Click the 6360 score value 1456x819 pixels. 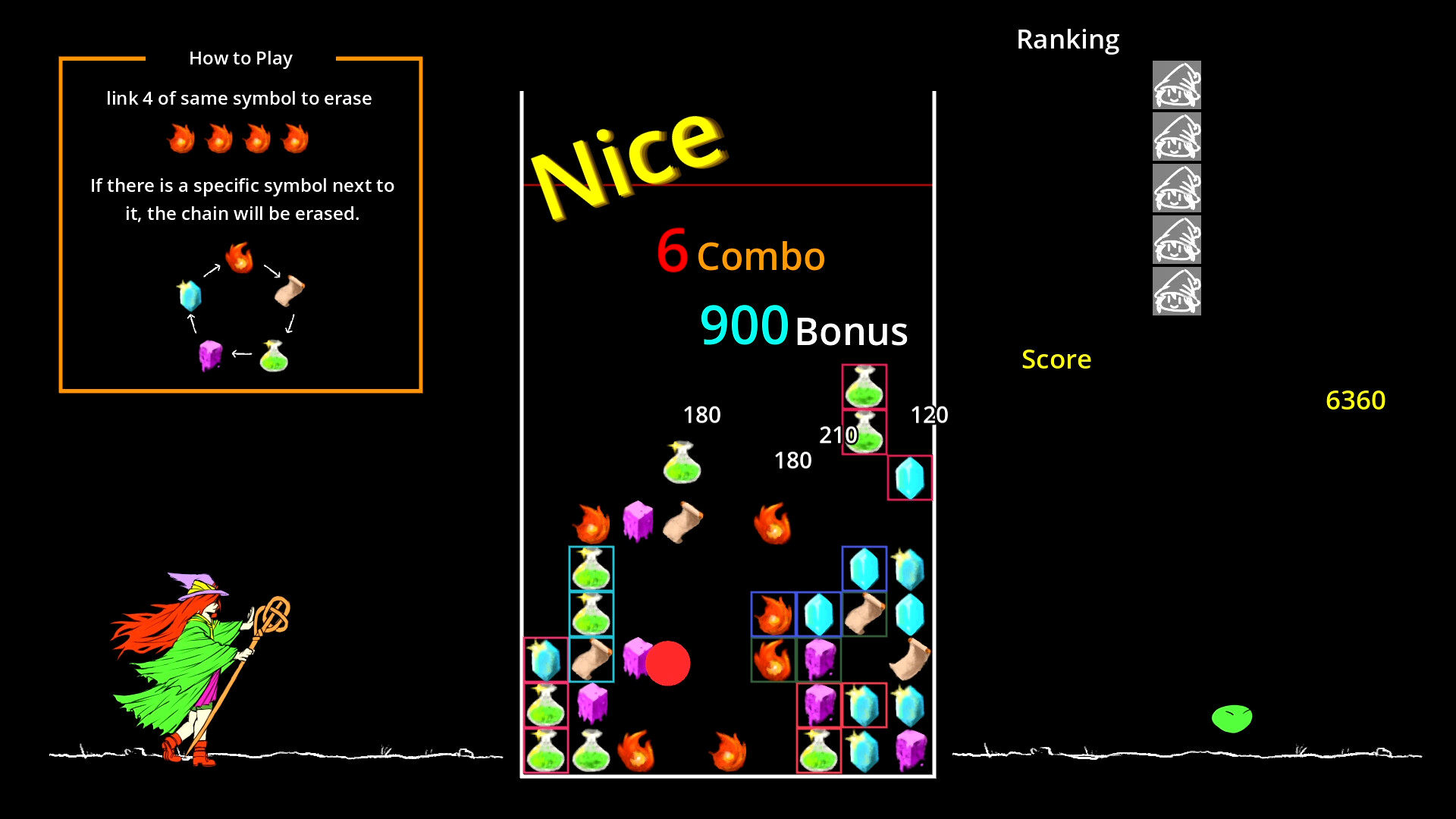(1356, 400)
